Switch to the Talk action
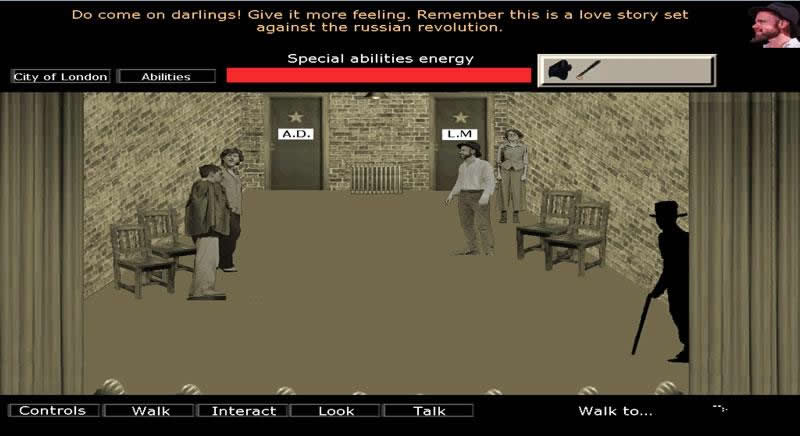 tap(429, 410)
